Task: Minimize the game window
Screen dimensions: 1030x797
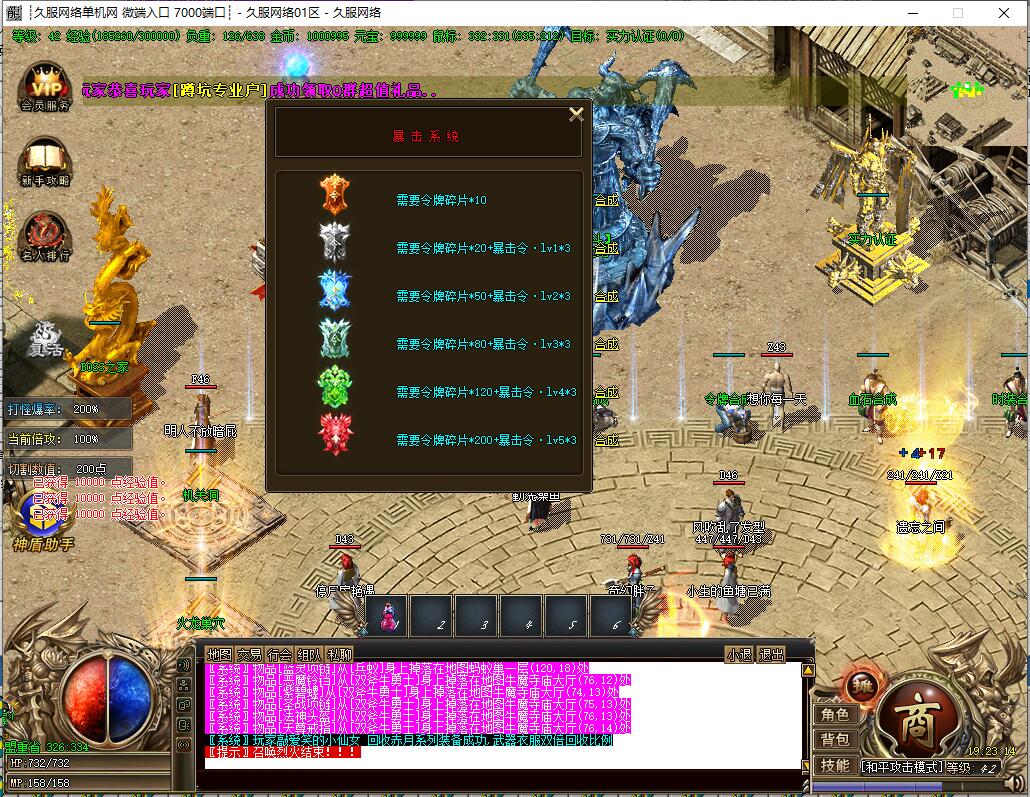Action: tap(911, 13)
